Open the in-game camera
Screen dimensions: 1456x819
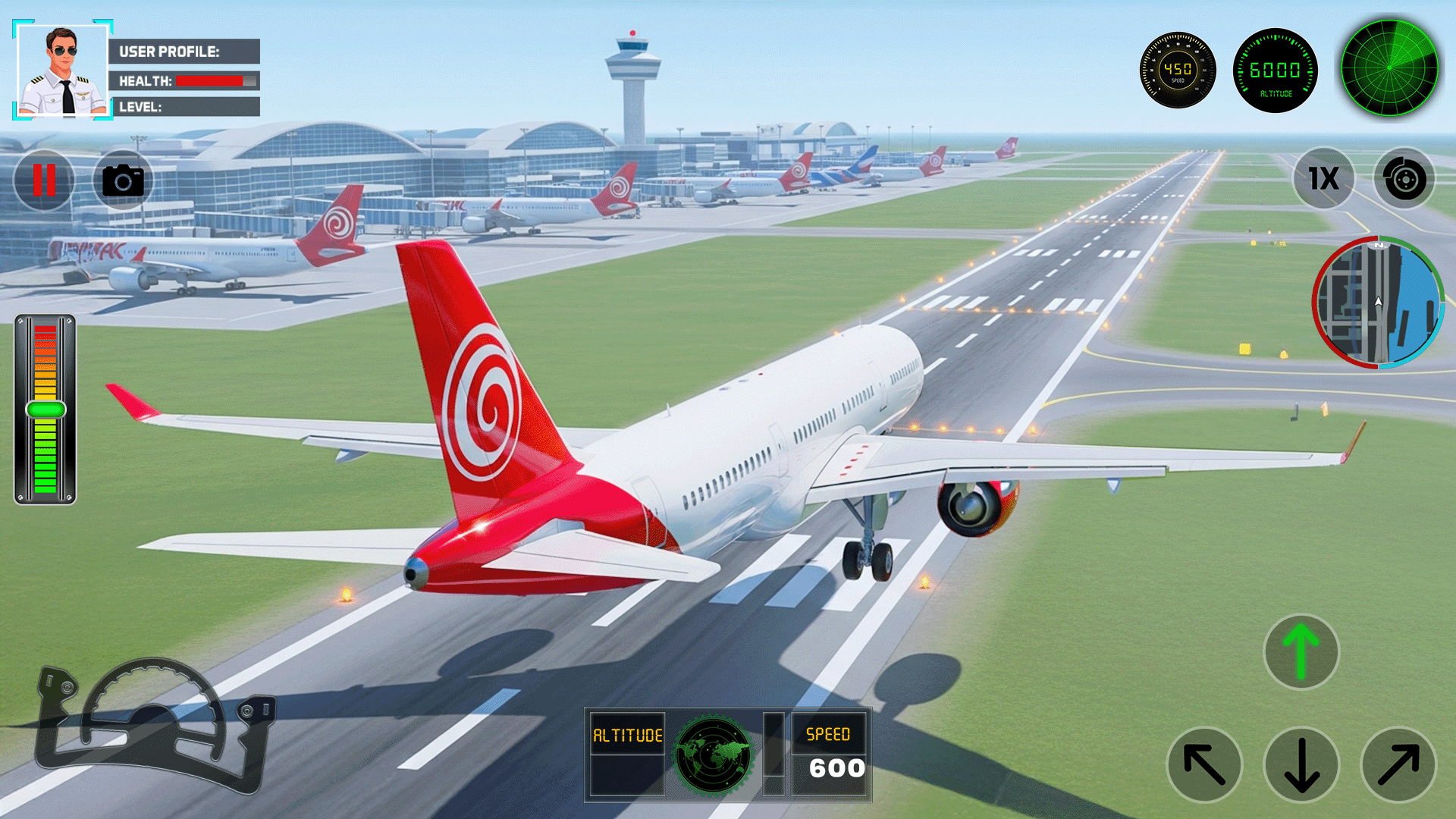coord(123,179)
